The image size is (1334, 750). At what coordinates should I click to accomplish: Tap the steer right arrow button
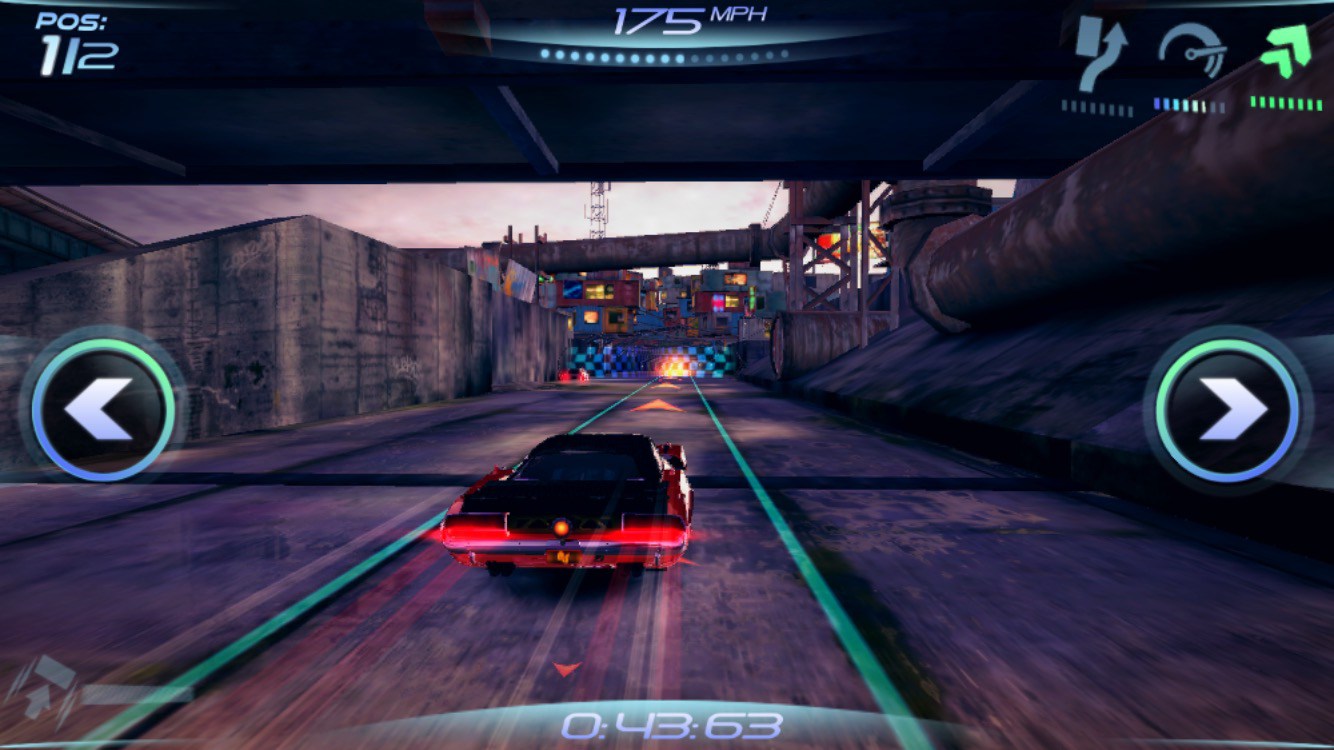1228,408
